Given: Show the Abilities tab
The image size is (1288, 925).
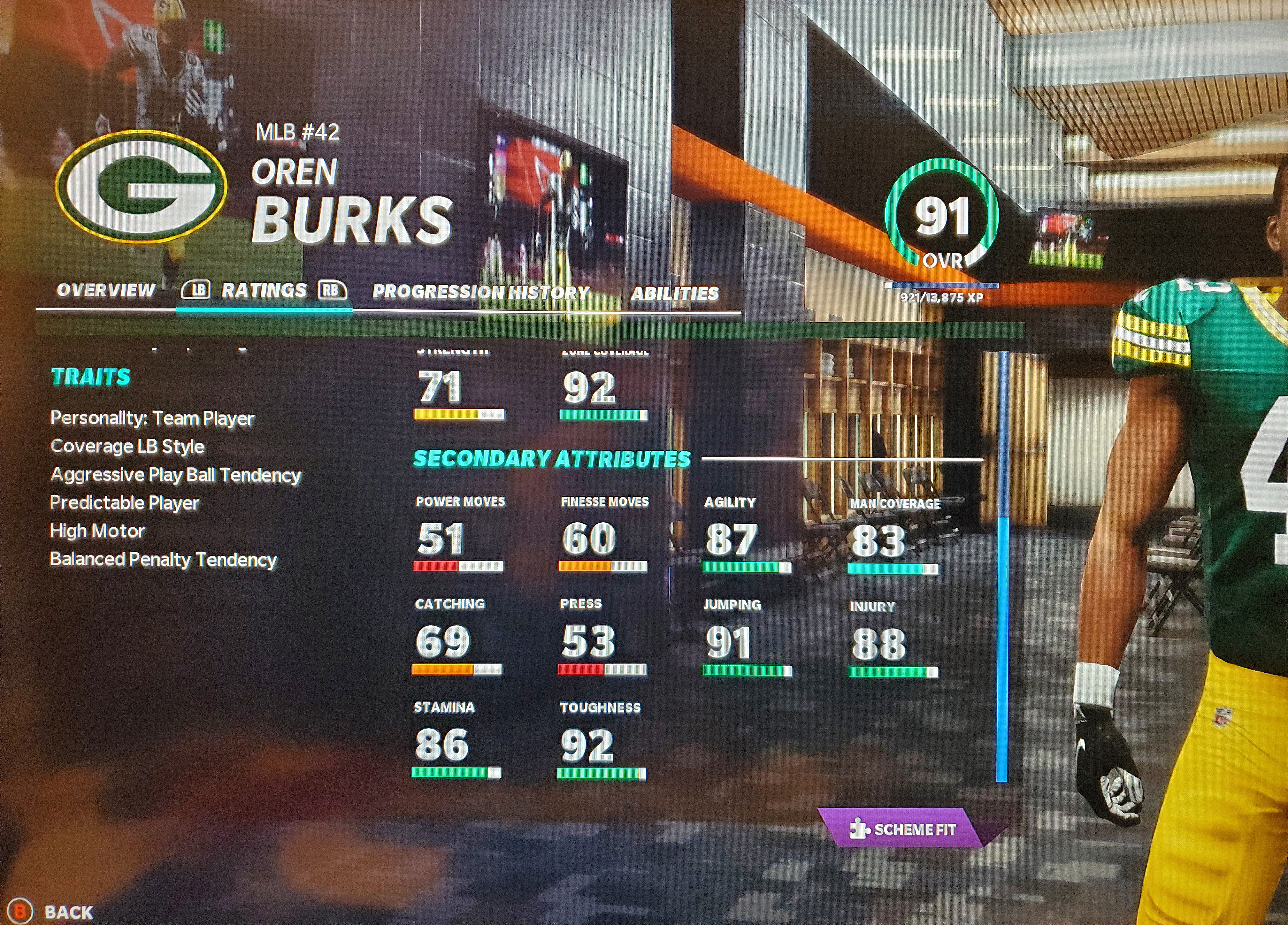Looking at the screenshot, I should point(674,293).
